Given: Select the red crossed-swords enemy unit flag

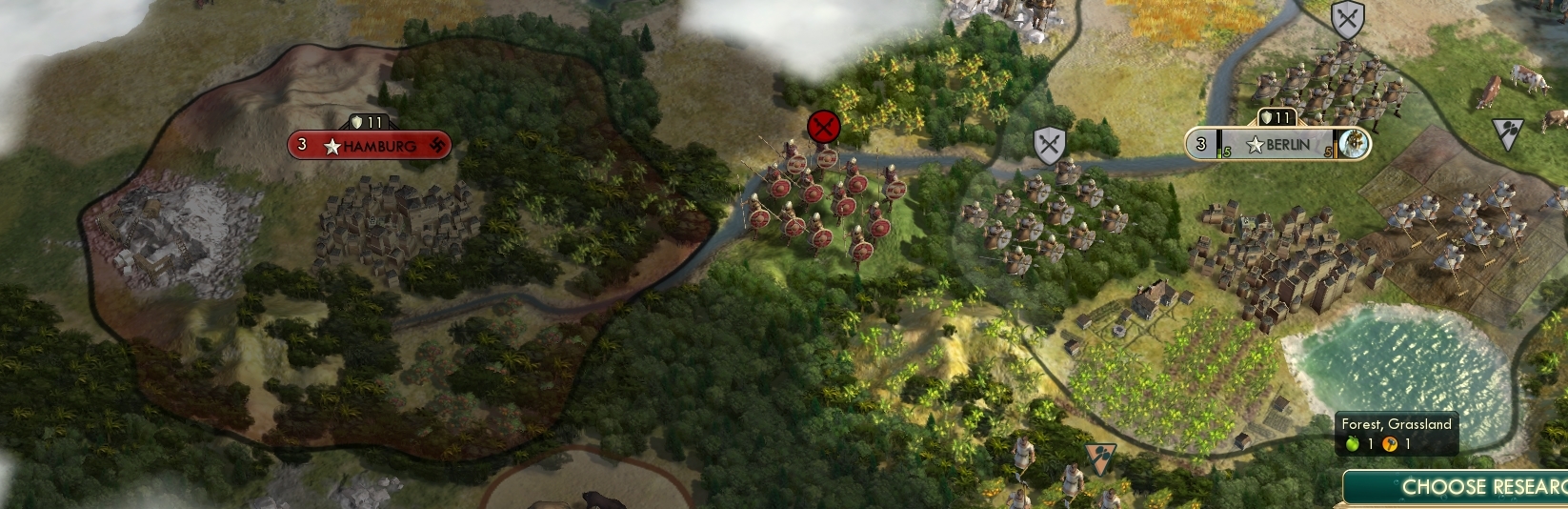Looking at the screenshot, I should pyautogui.click(x=824, y=127).
